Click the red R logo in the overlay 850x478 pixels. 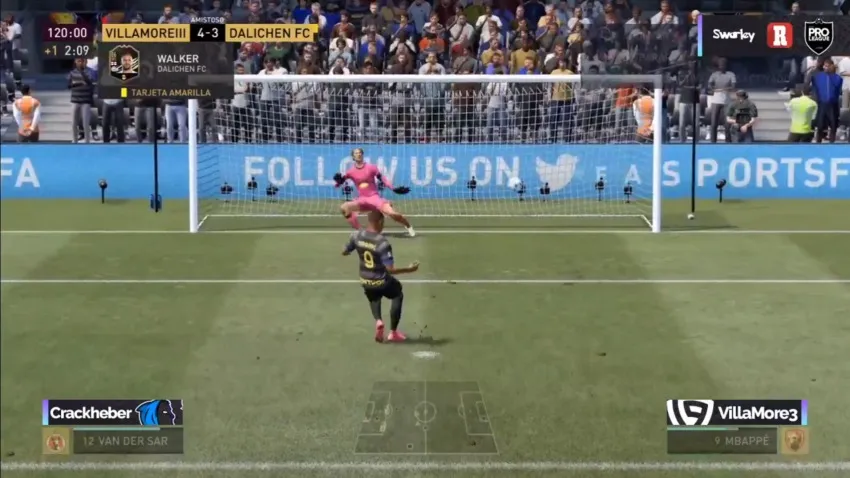[x=779, y=35]
